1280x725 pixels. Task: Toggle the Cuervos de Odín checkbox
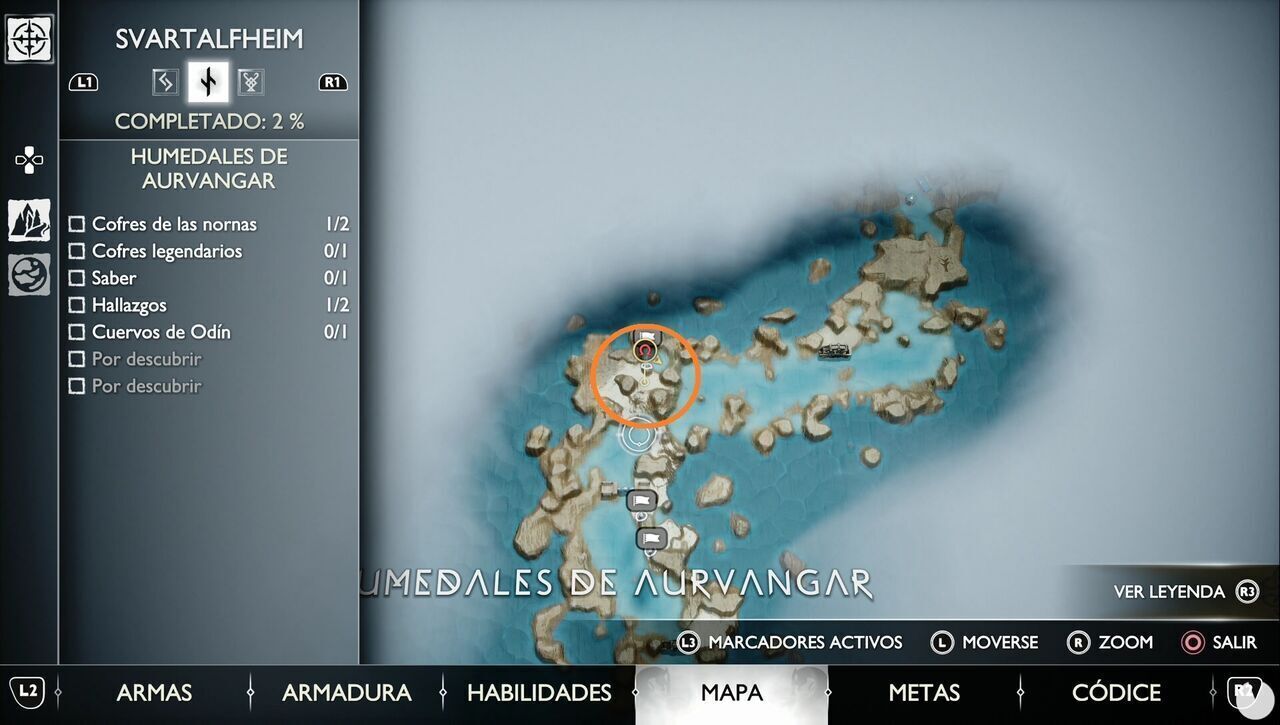77,332
